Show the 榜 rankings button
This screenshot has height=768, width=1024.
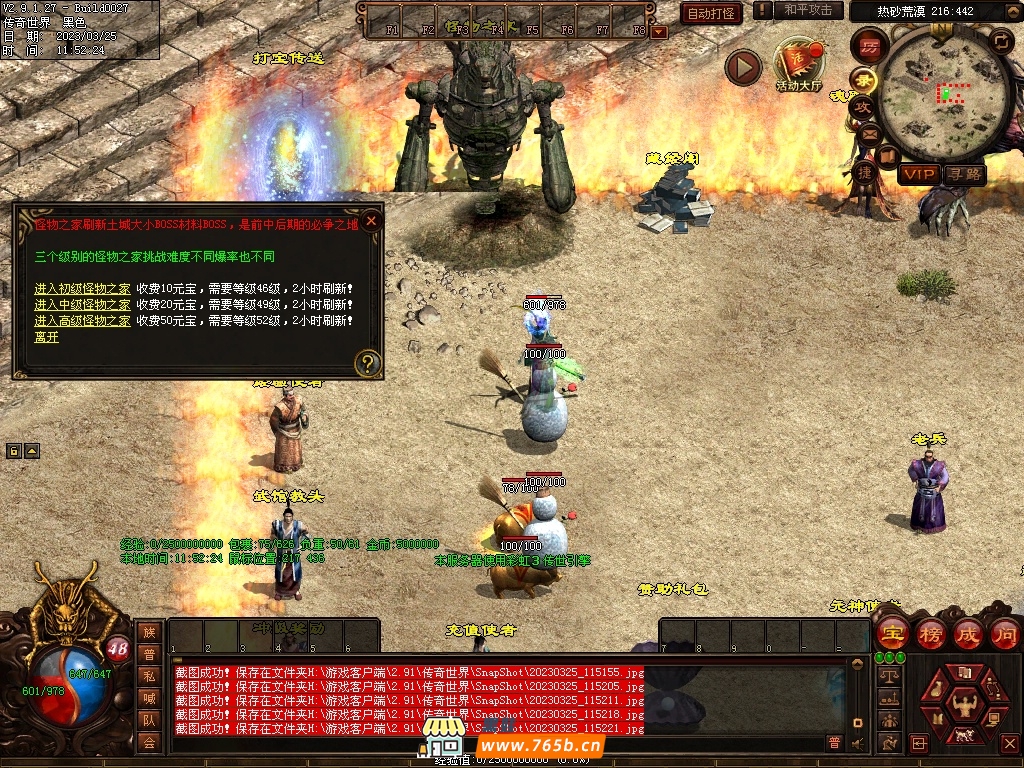(x=930, y=634)
